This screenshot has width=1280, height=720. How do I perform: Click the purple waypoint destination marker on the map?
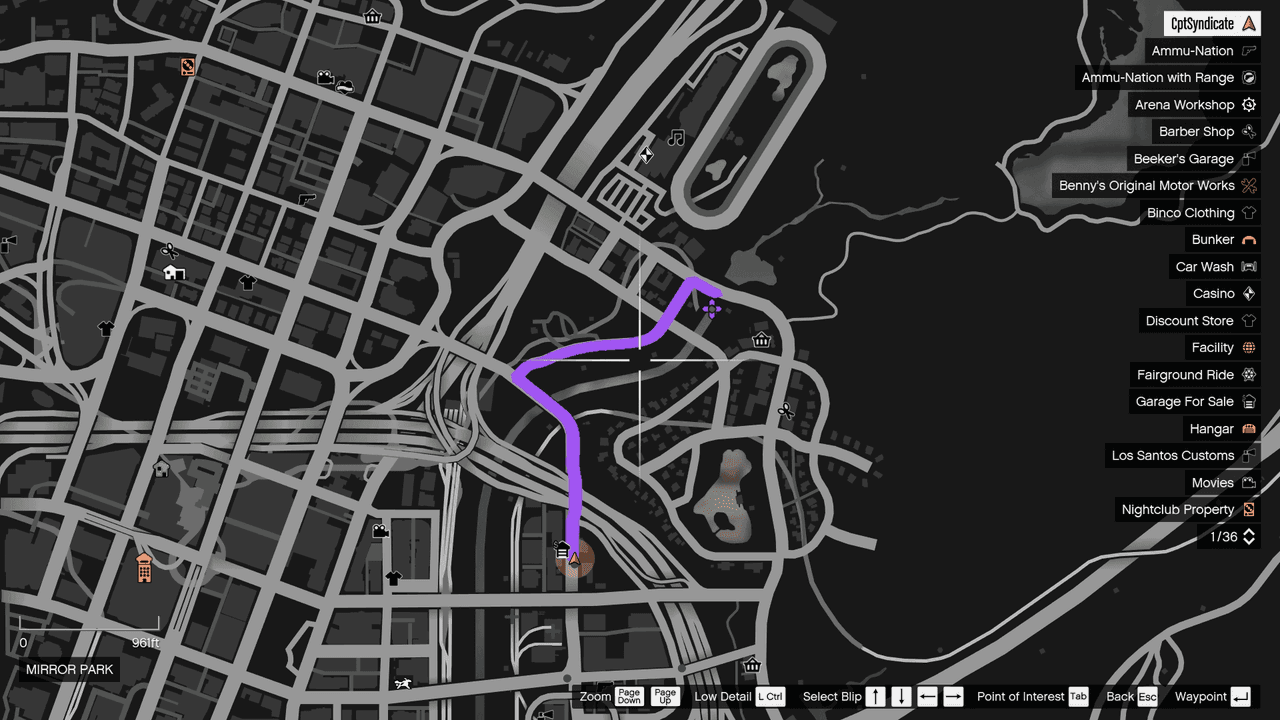[712, 308]
